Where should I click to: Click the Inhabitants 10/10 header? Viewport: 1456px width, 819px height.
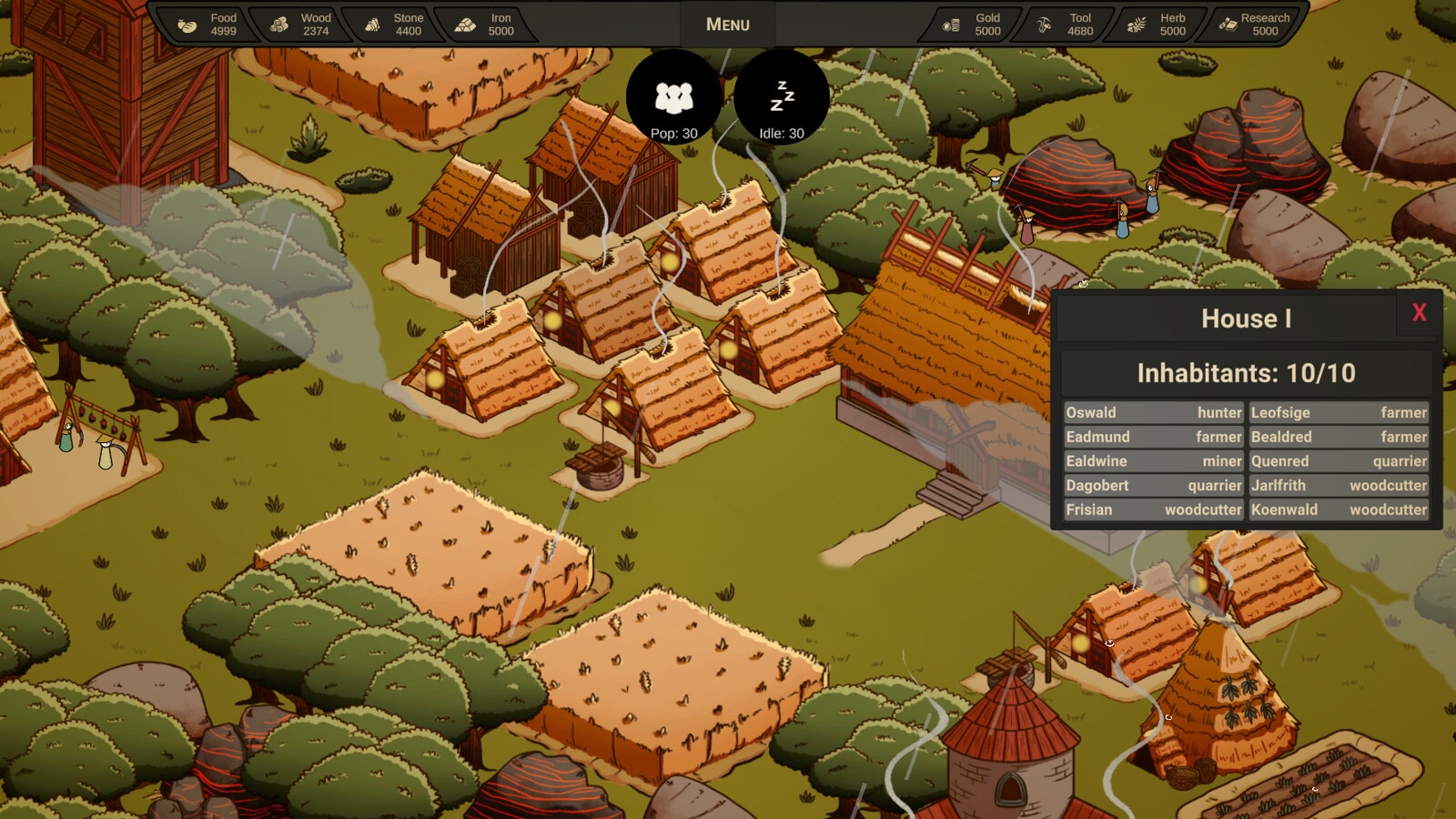(1247, 372)
